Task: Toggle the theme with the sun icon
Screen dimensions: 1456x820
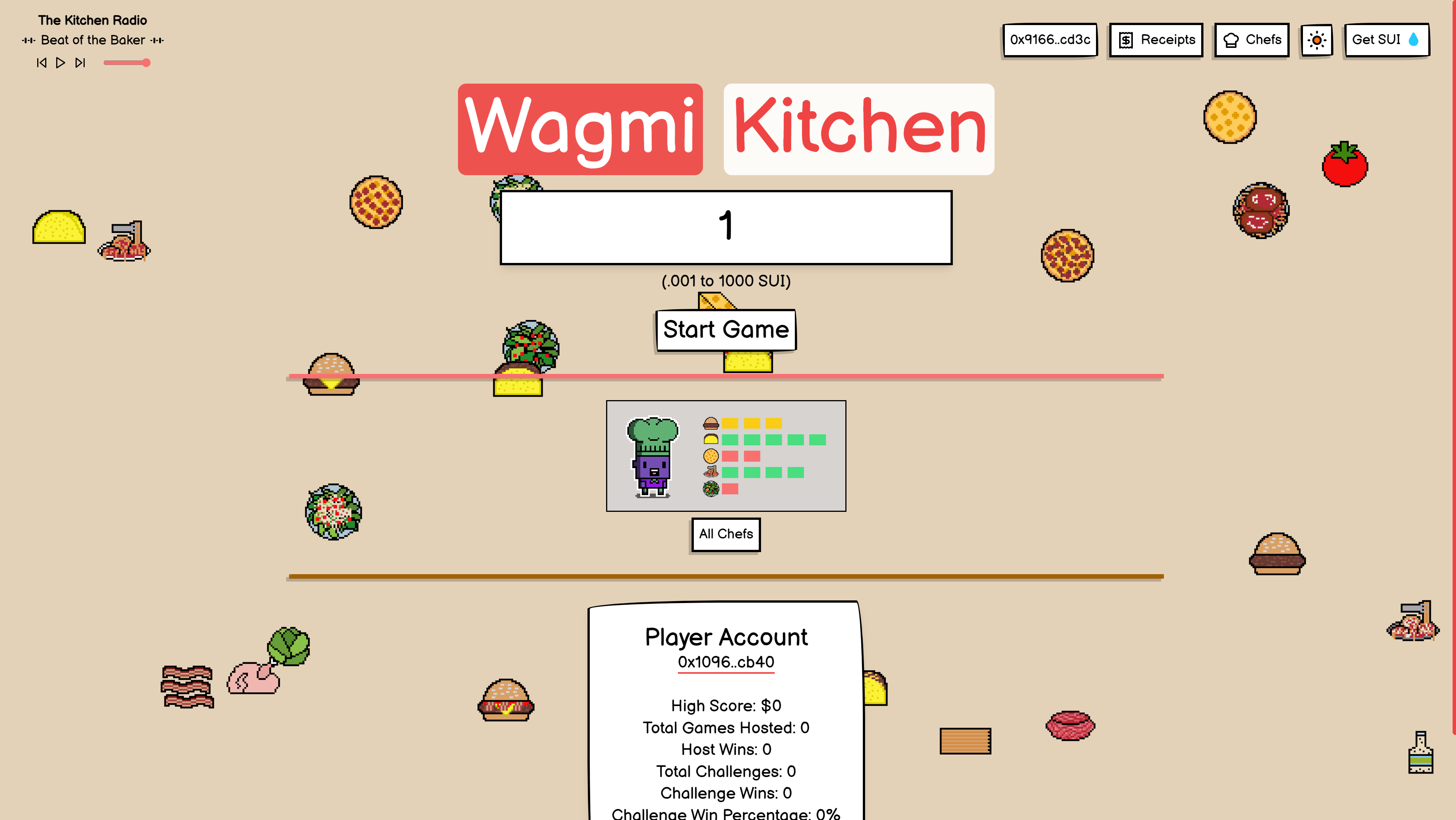Action: 1317,40
